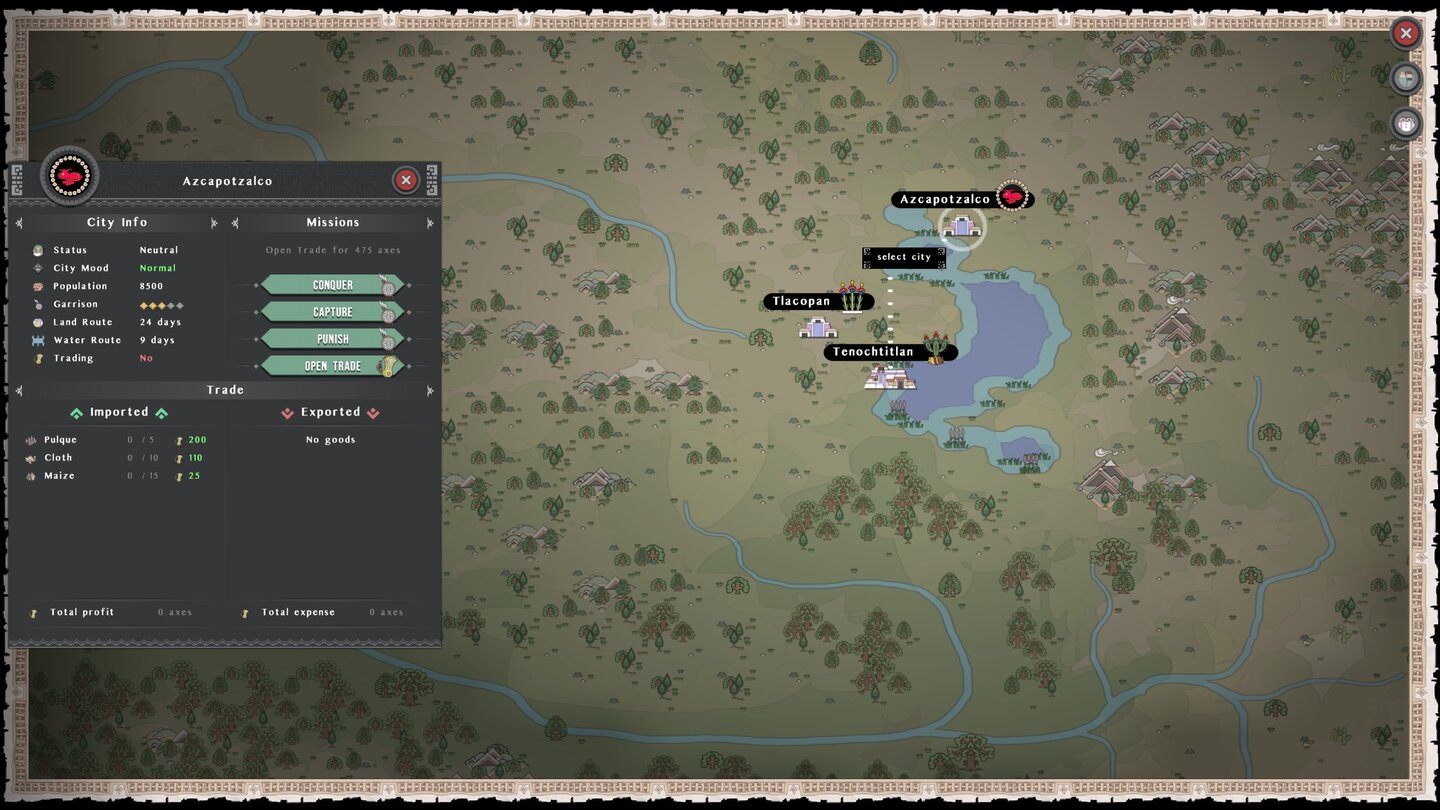The image size is (1440, 810).
Task: Collapse the City Info panel
Action: [x=18, y=222]
